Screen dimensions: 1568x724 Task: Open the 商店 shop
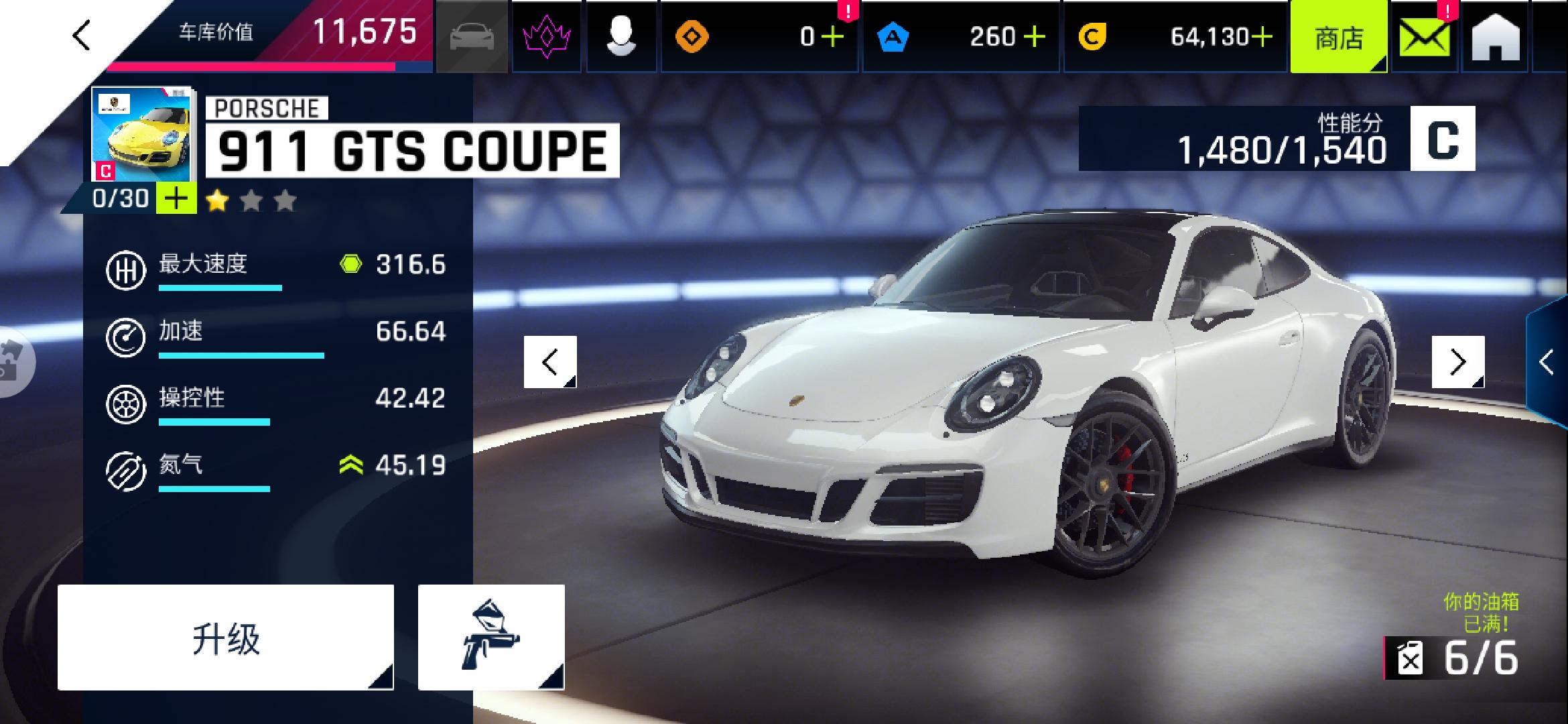point(1338,38)
